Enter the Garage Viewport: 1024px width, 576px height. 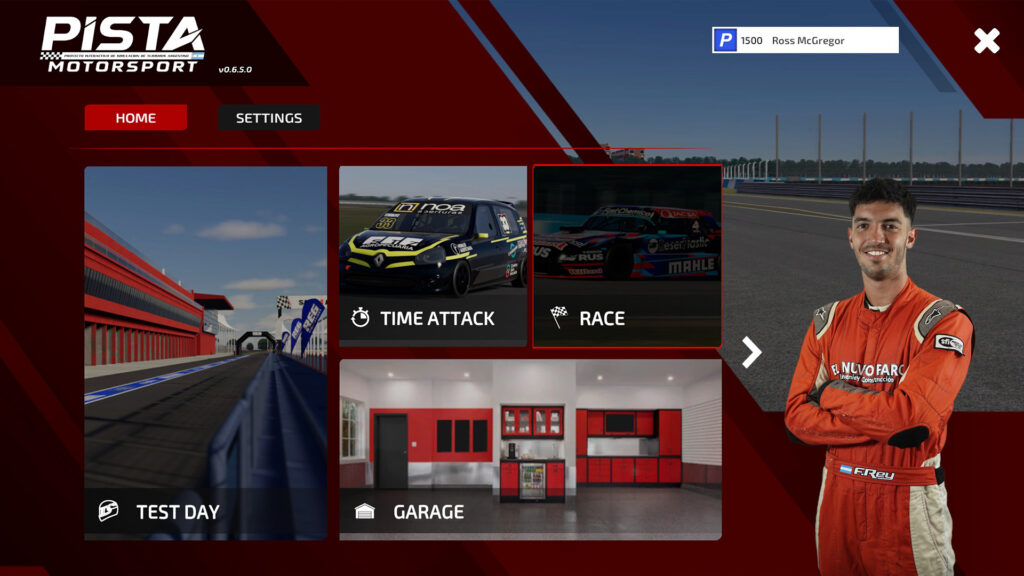tap(530, 449)
